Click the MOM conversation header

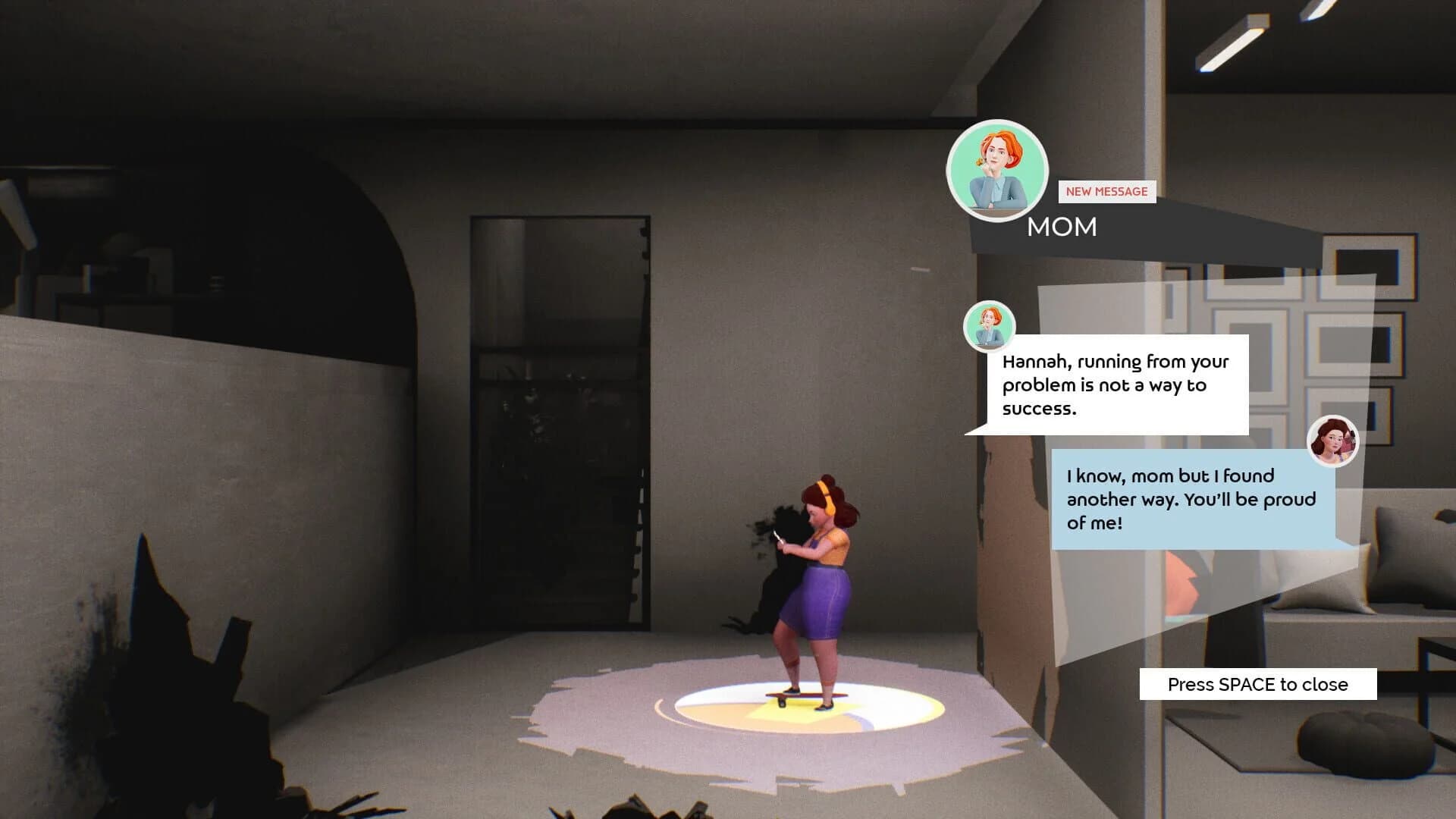1062,227
